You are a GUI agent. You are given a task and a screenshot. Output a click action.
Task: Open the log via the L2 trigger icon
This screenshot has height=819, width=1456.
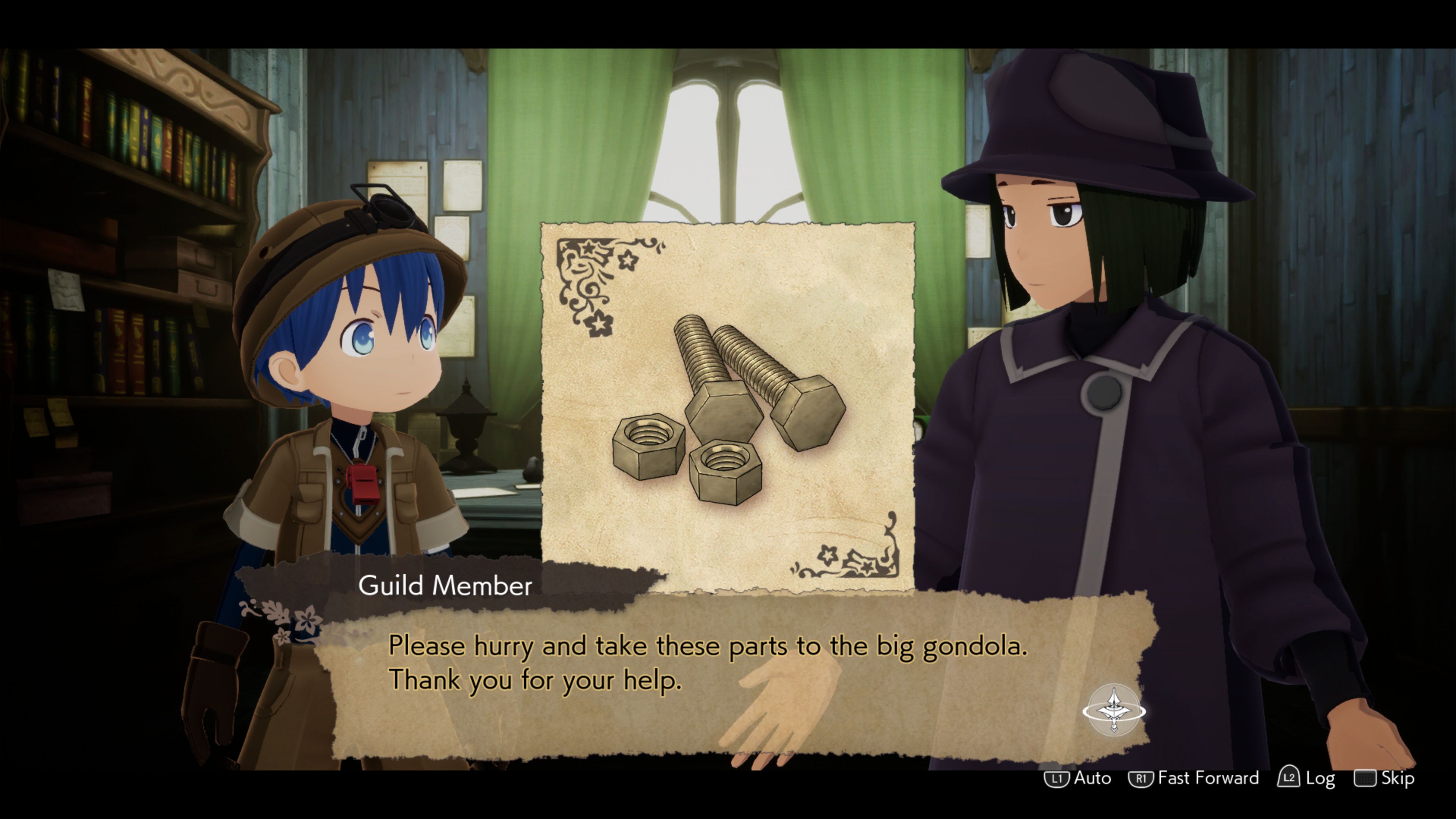(x=1290, y=778)
